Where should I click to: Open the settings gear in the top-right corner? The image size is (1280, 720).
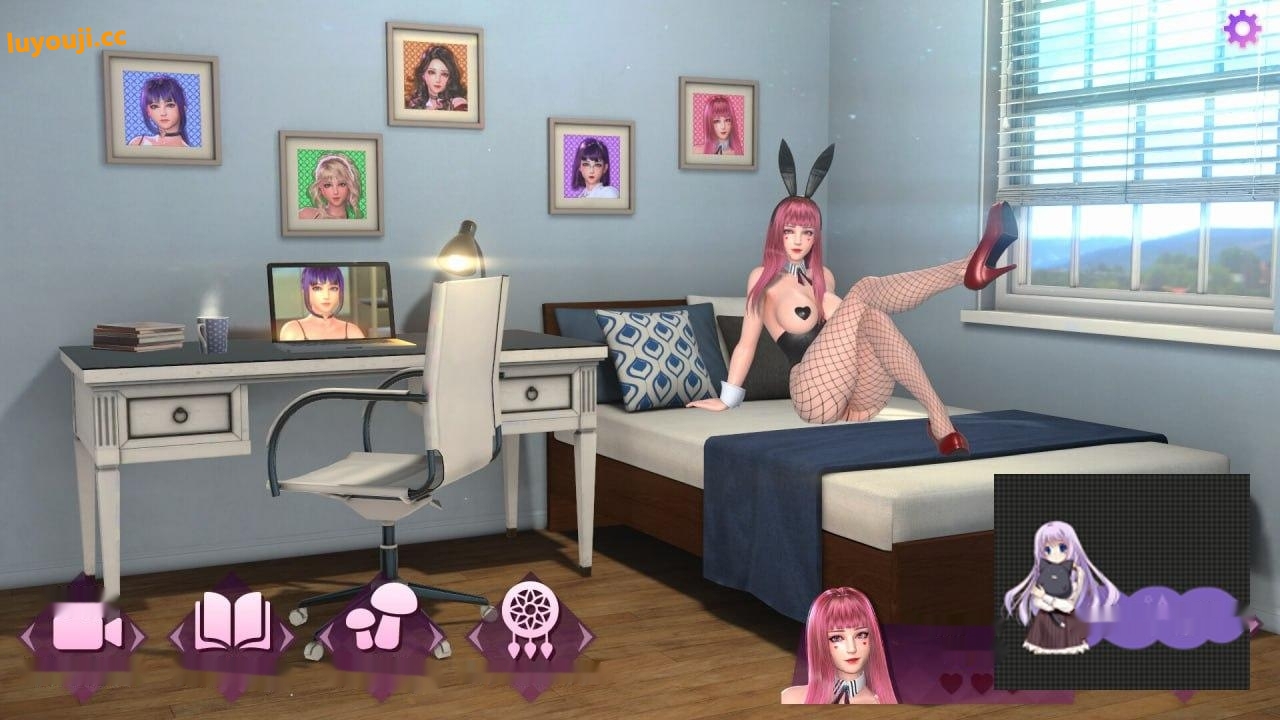(x=1243, y=28)
